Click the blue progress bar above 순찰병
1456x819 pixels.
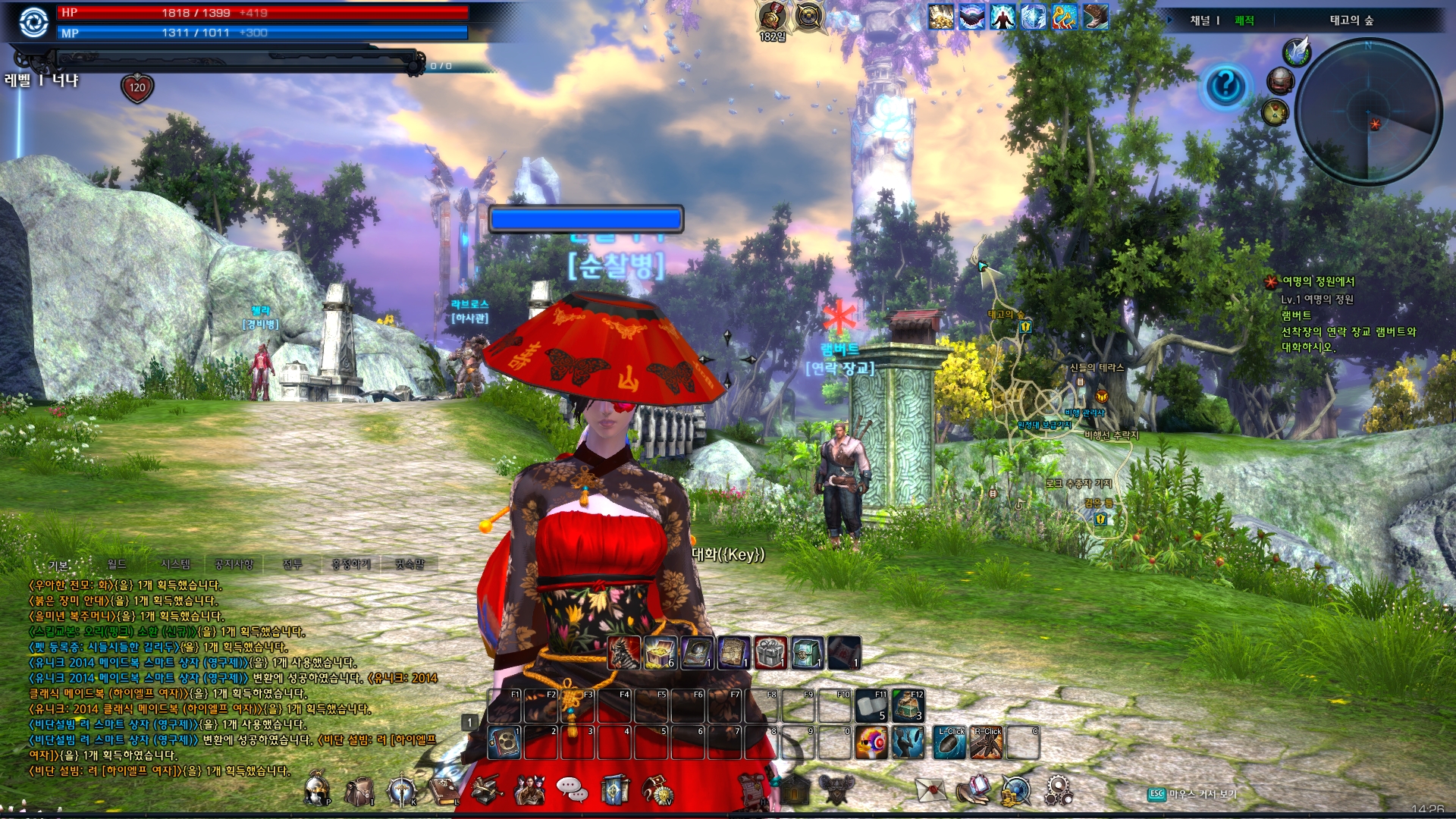point(585,218)
